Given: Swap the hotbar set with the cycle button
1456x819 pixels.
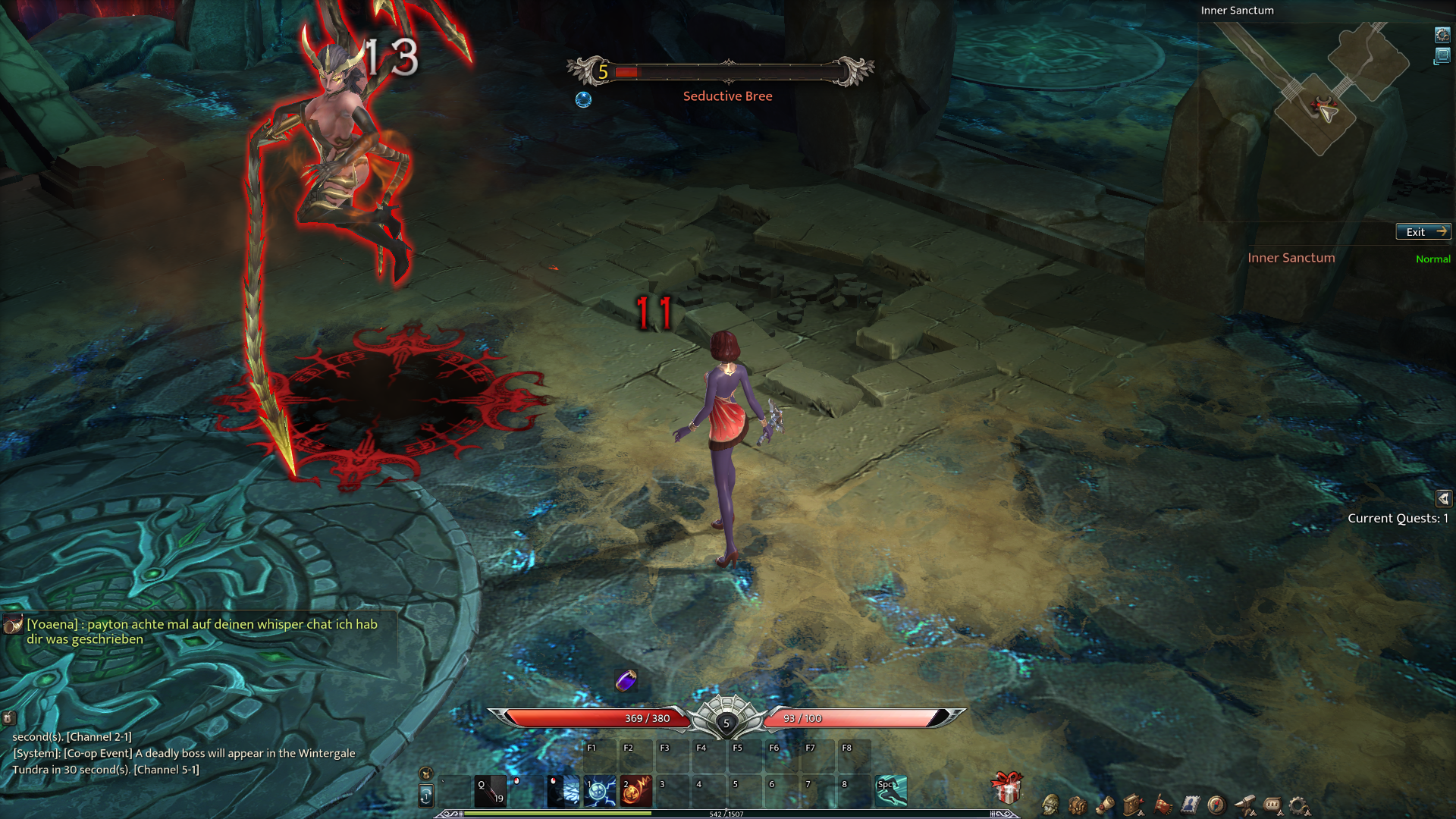Looking at the screenshot, I should (426, 795).
